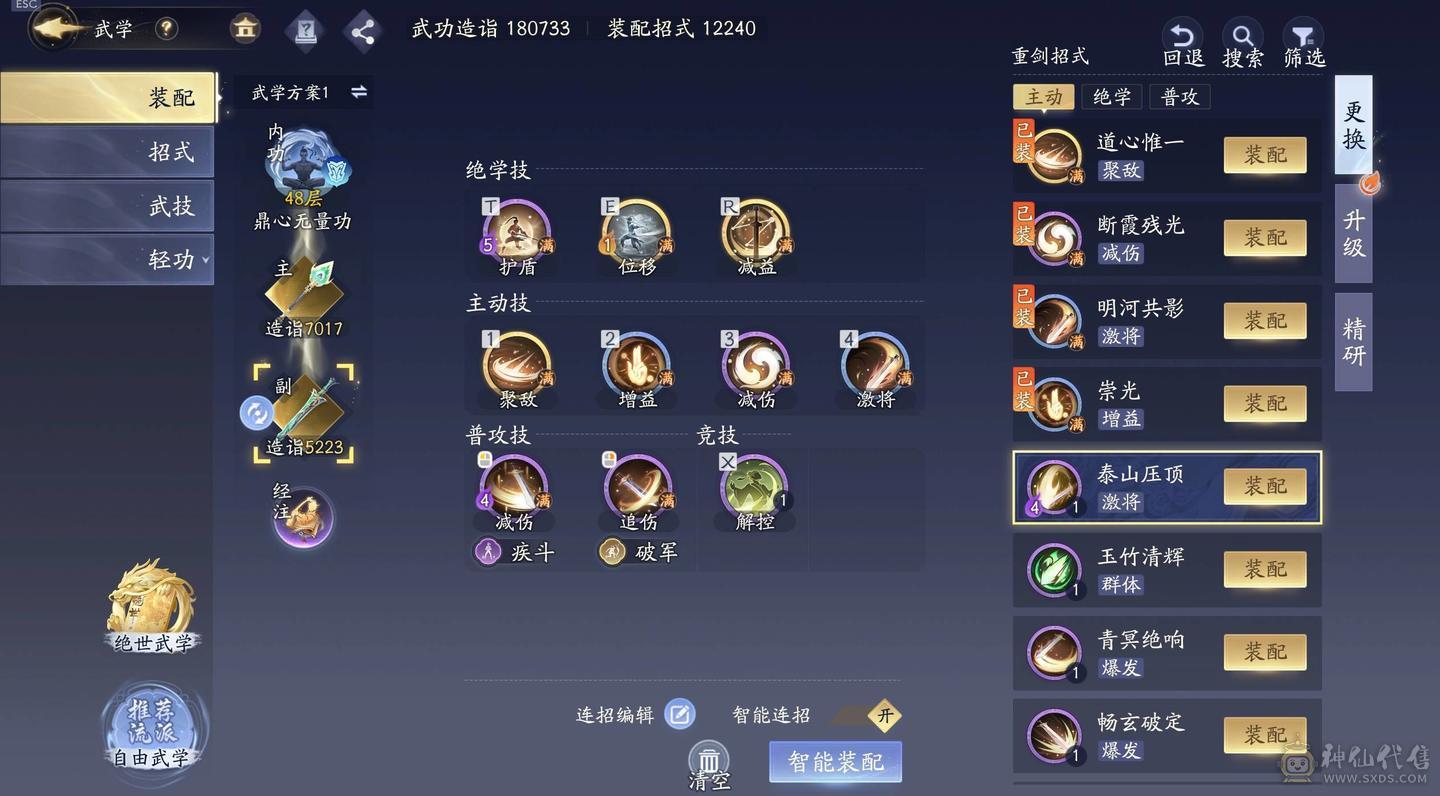Click the plan switch arrows beside 武学方案1
Viewport: 1440px width, 796px height.
pos(359,91)
